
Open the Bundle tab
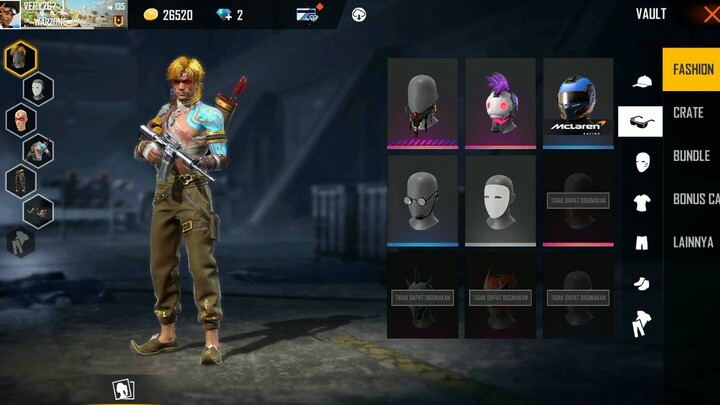(x=691, y=156)
